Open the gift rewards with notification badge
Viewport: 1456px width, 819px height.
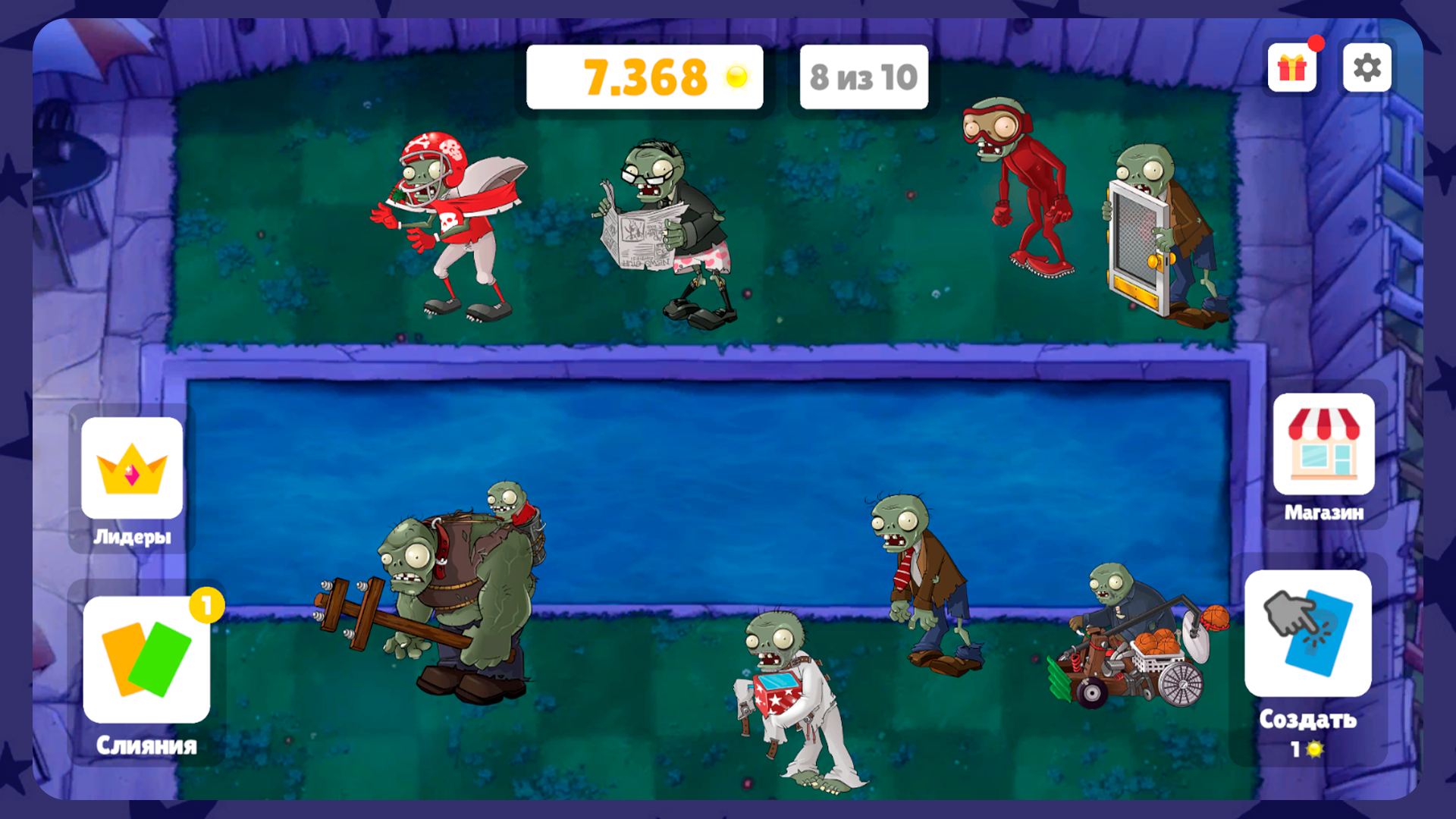point(1291,67)
